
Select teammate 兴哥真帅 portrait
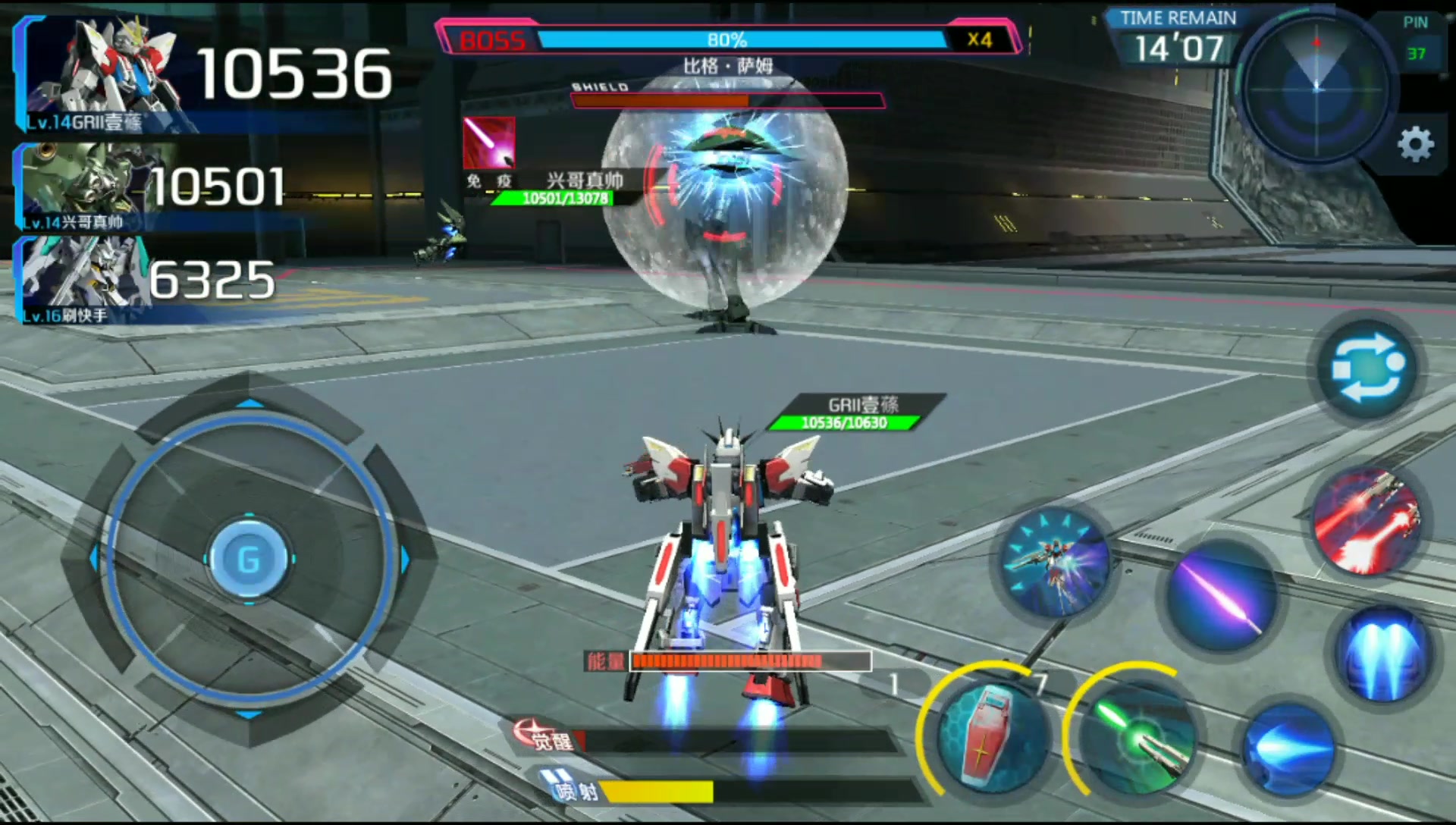point(76,186)
